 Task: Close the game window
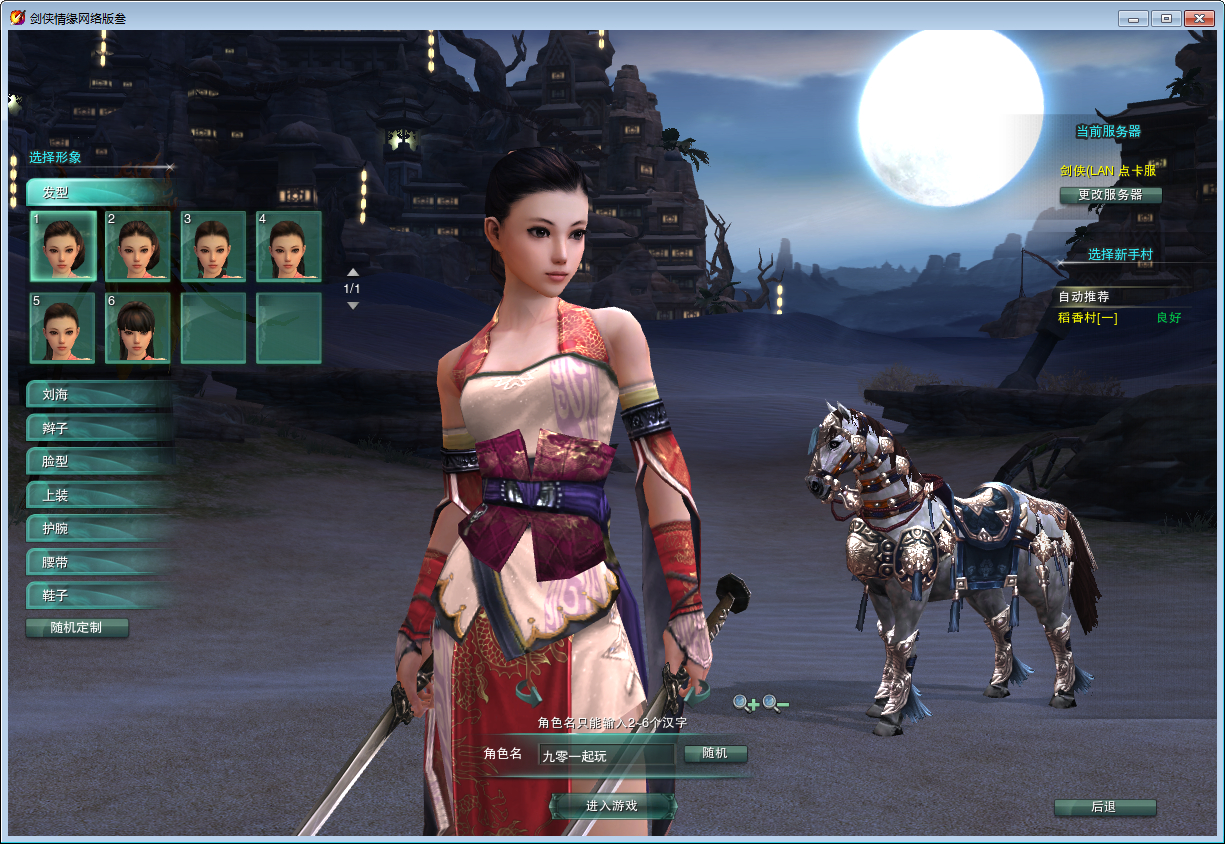coord(1197,18)
